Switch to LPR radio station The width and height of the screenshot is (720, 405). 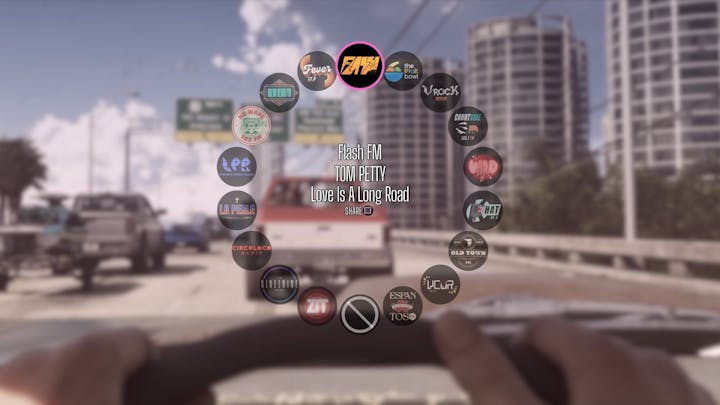237,166
